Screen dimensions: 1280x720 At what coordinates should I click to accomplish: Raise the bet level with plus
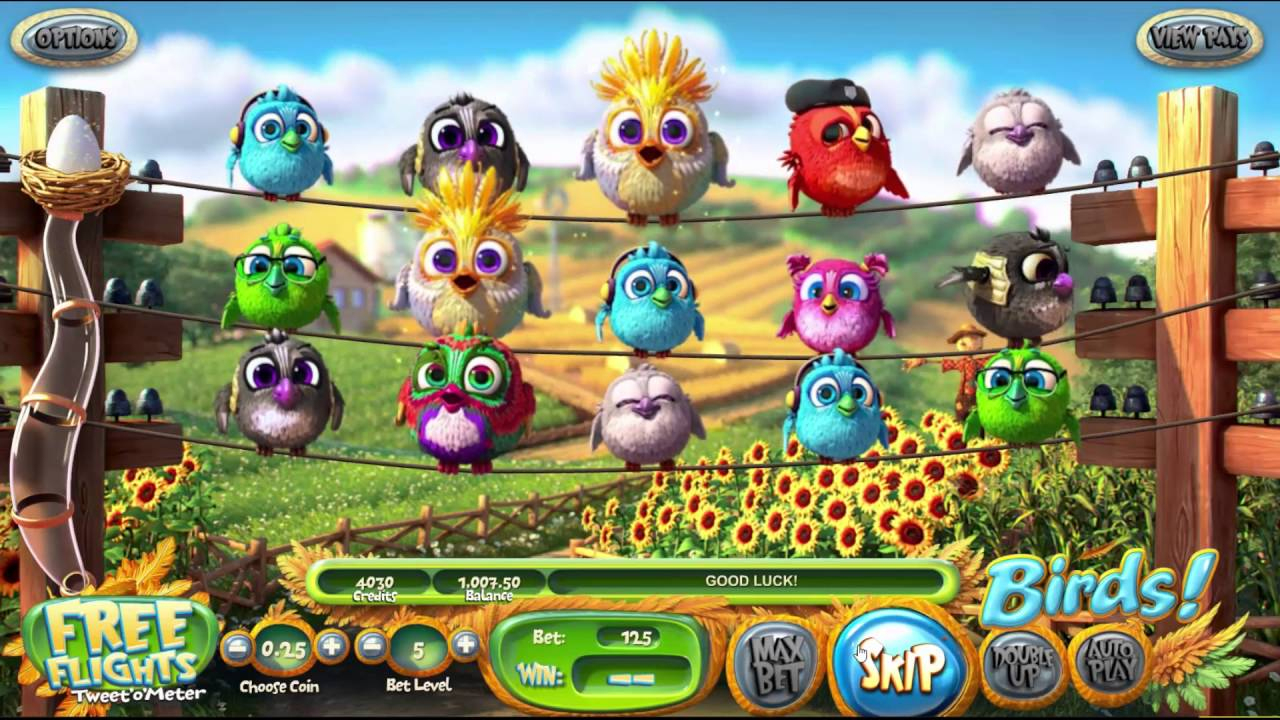click(465, 646)
